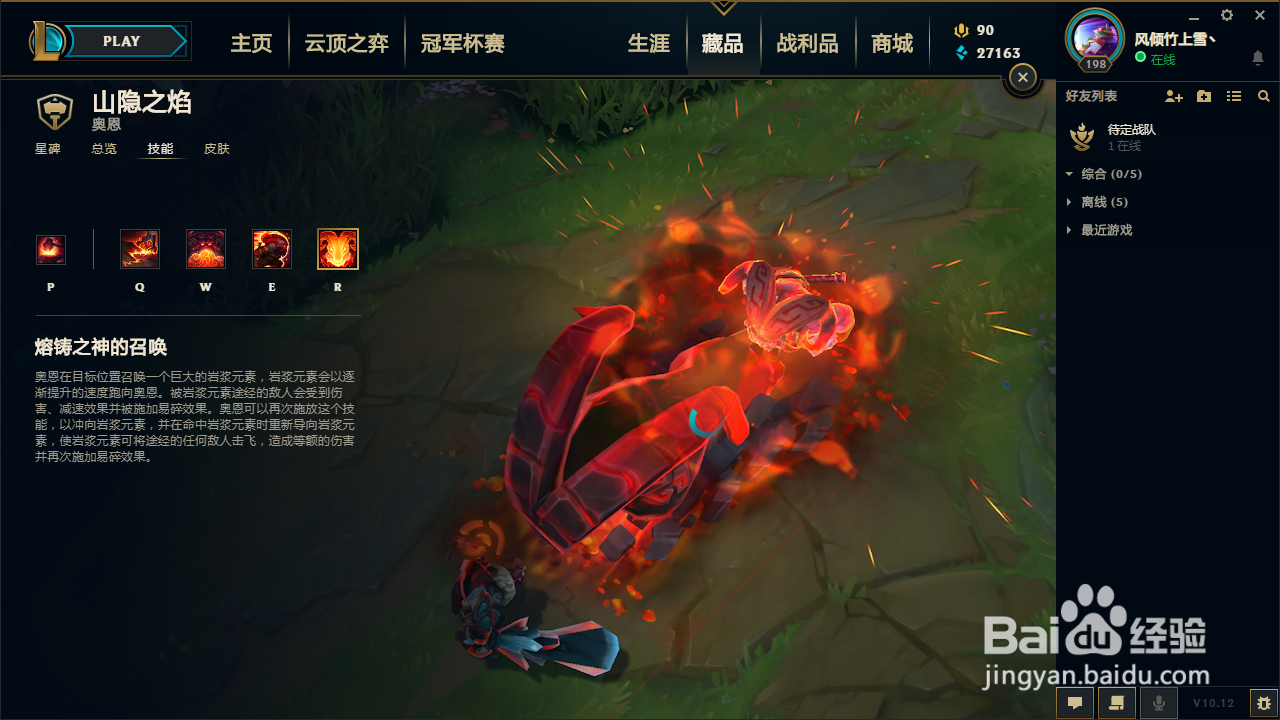The image size is (1280, 720).
Task: Toggle friend list view mode icon
Action: point(1233,96)
